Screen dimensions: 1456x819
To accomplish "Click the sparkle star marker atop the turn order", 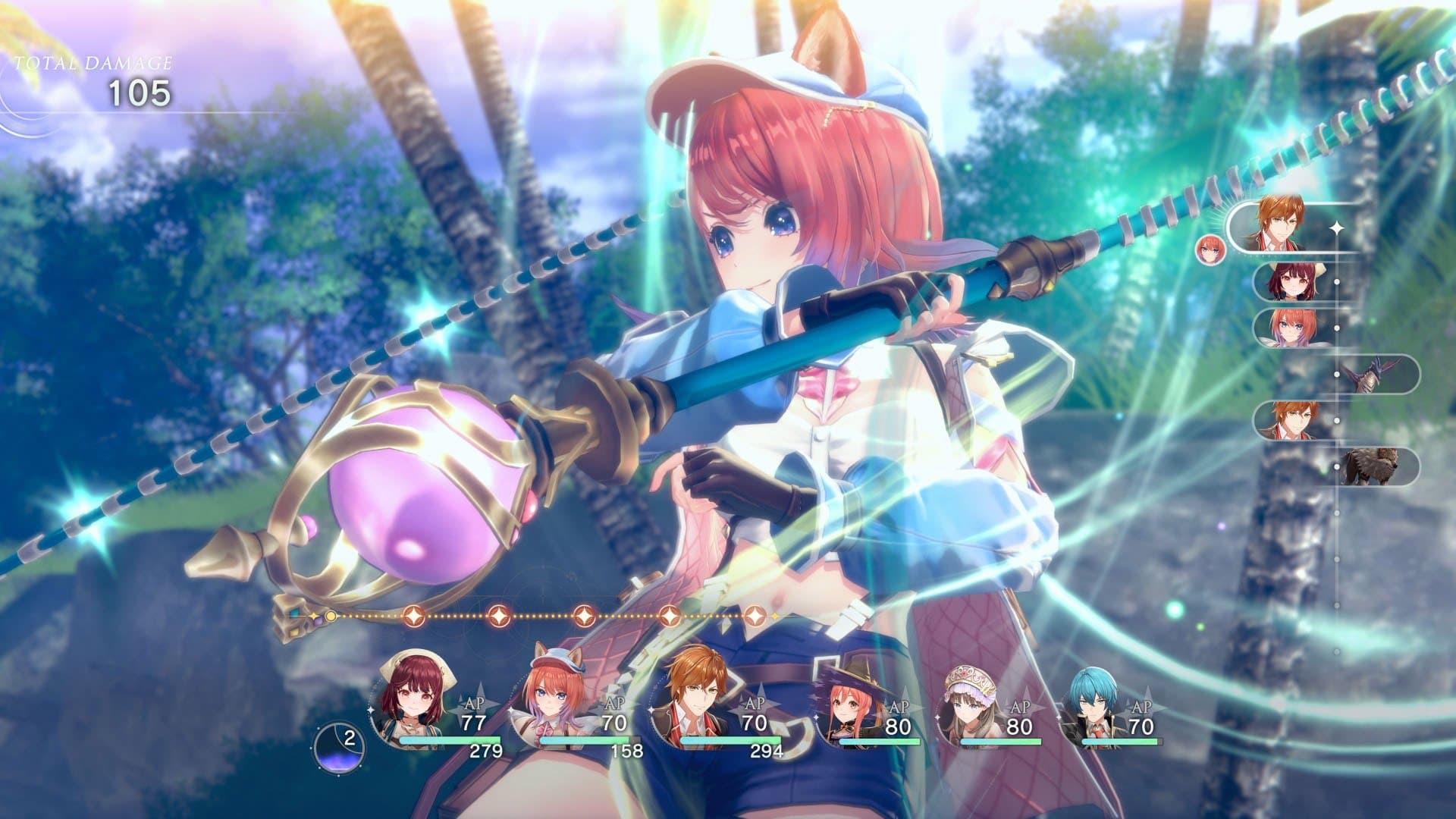I will point(1336,227).
